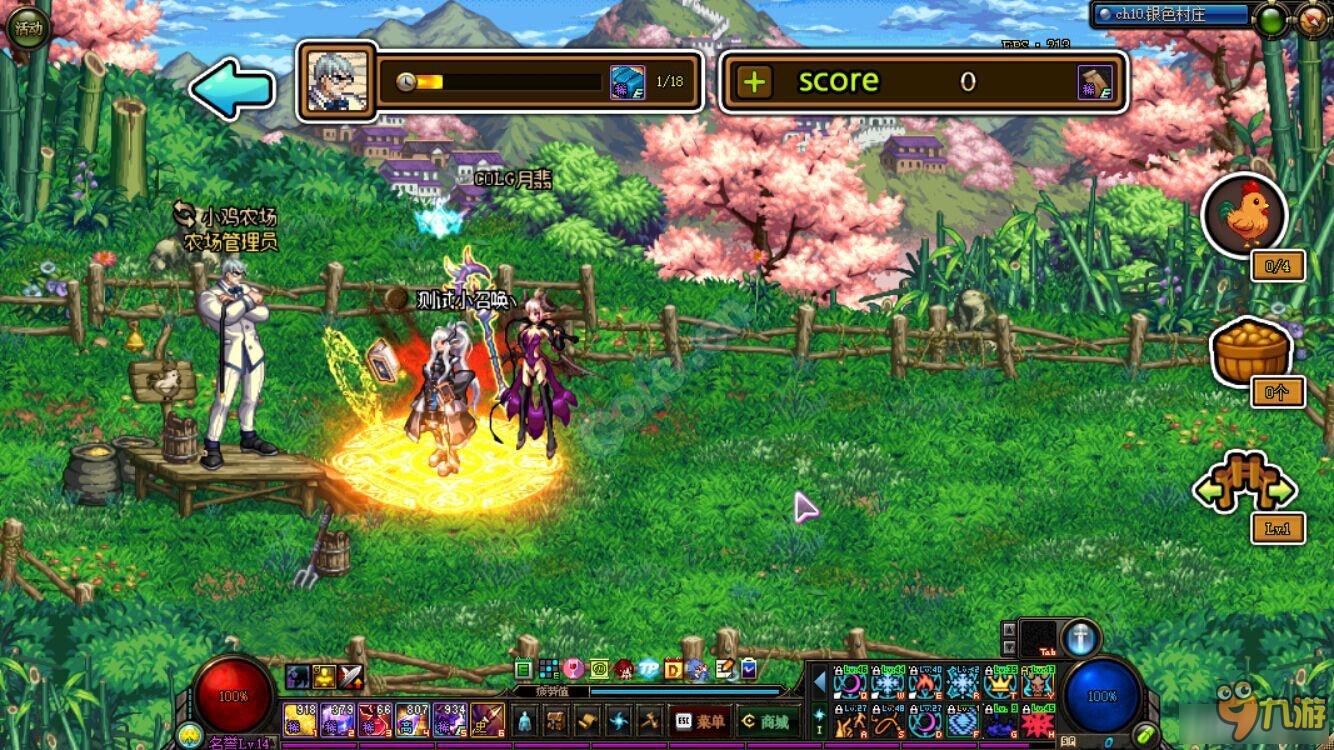Click the green plus button beside score
Screen dimensions: 1334x750
[x=755, y=82]
